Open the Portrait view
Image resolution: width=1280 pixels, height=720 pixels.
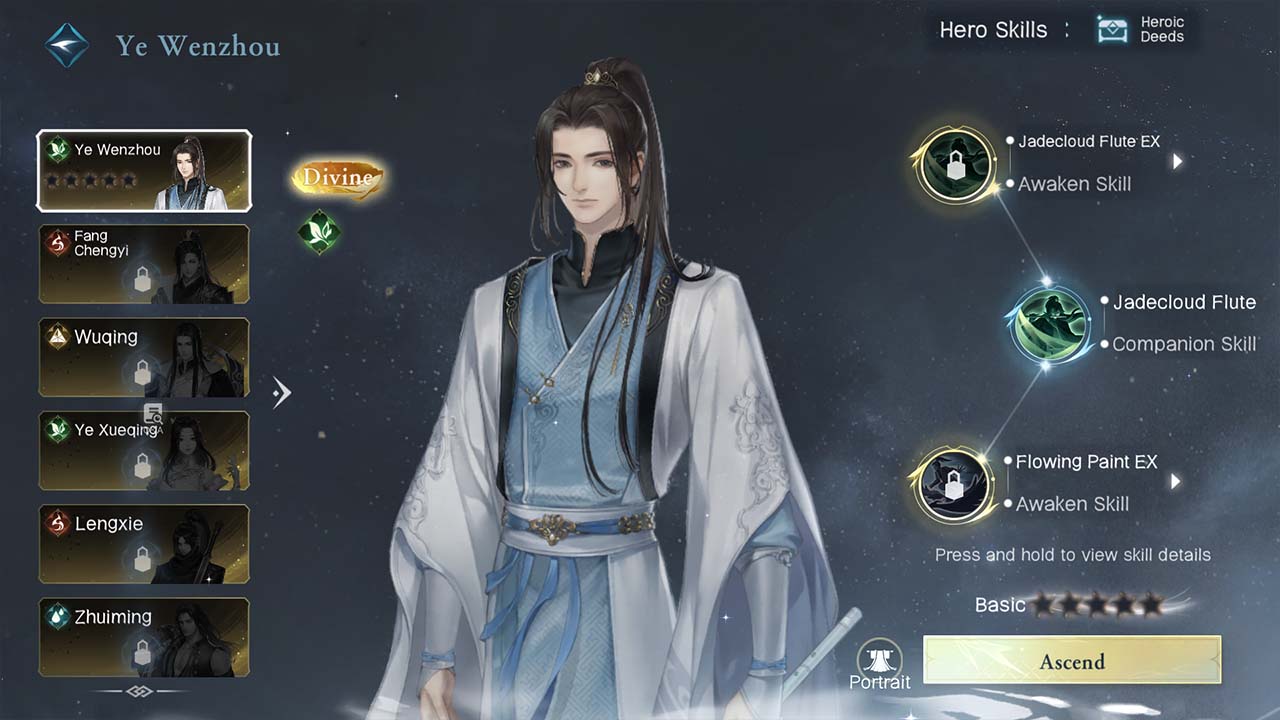880,665
